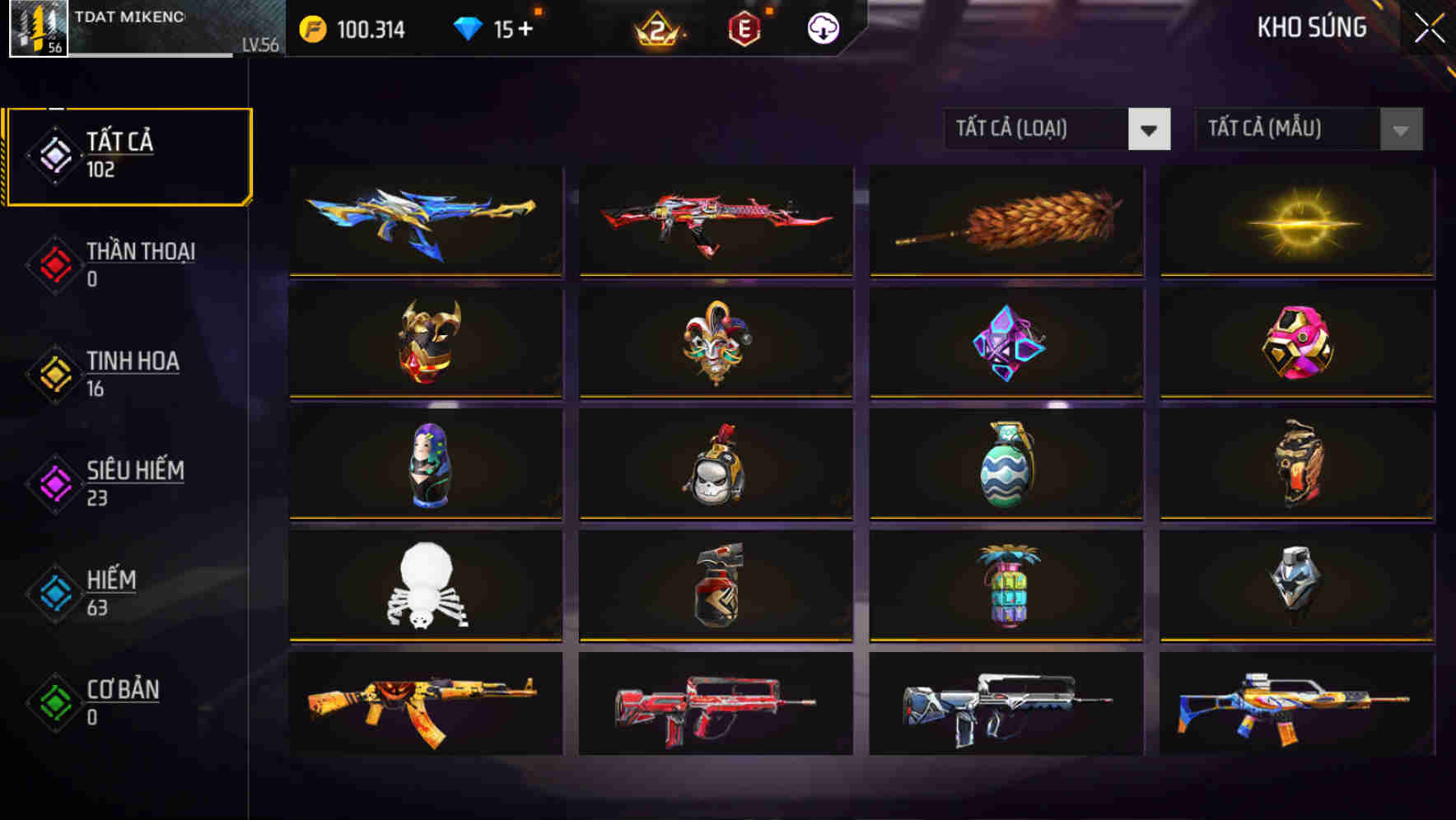Open the TẤT CẢ (MẪU) dropdown

tap(1285, 129)
